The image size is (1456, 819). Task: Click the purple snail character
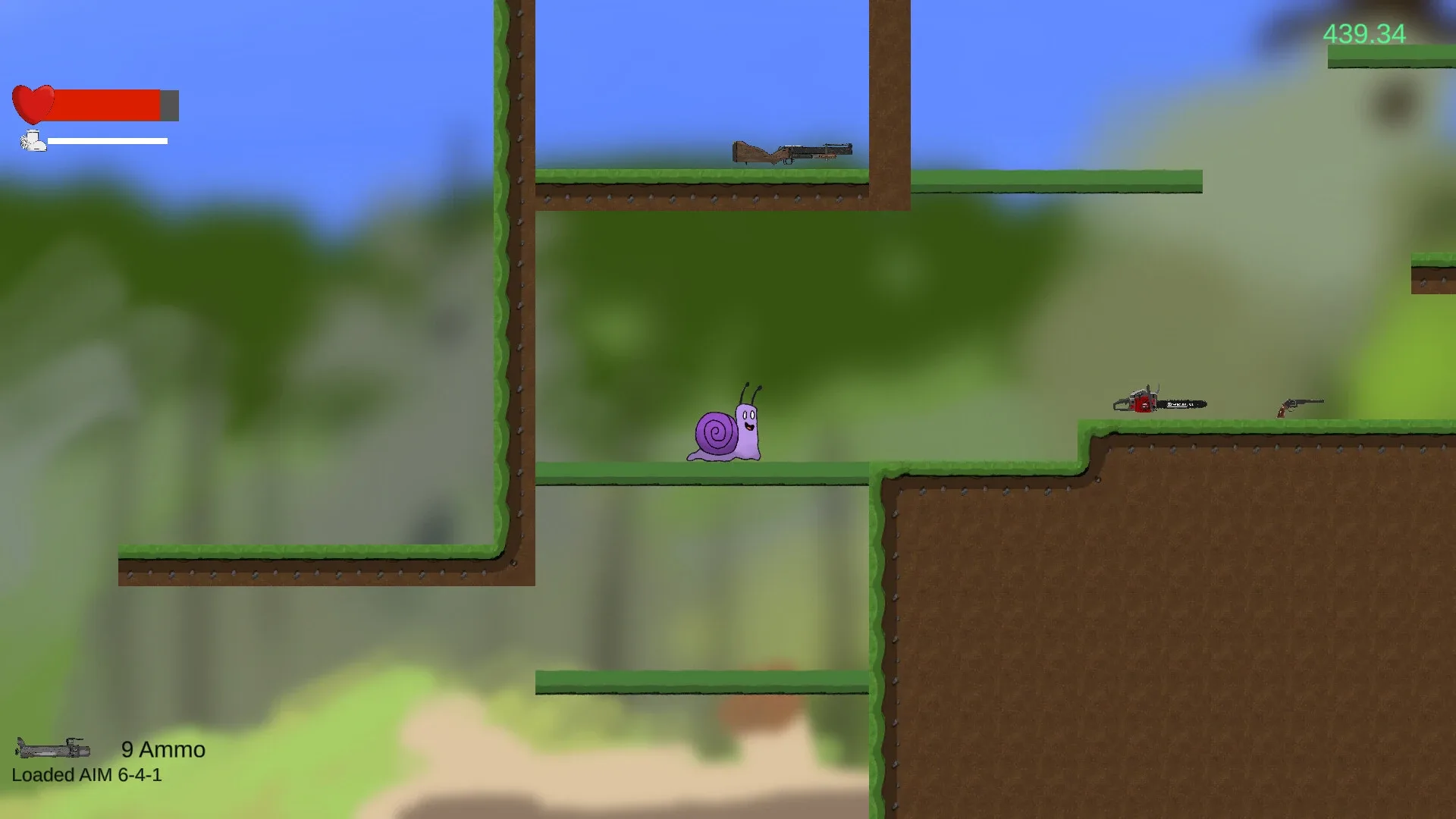pos(724,432)
